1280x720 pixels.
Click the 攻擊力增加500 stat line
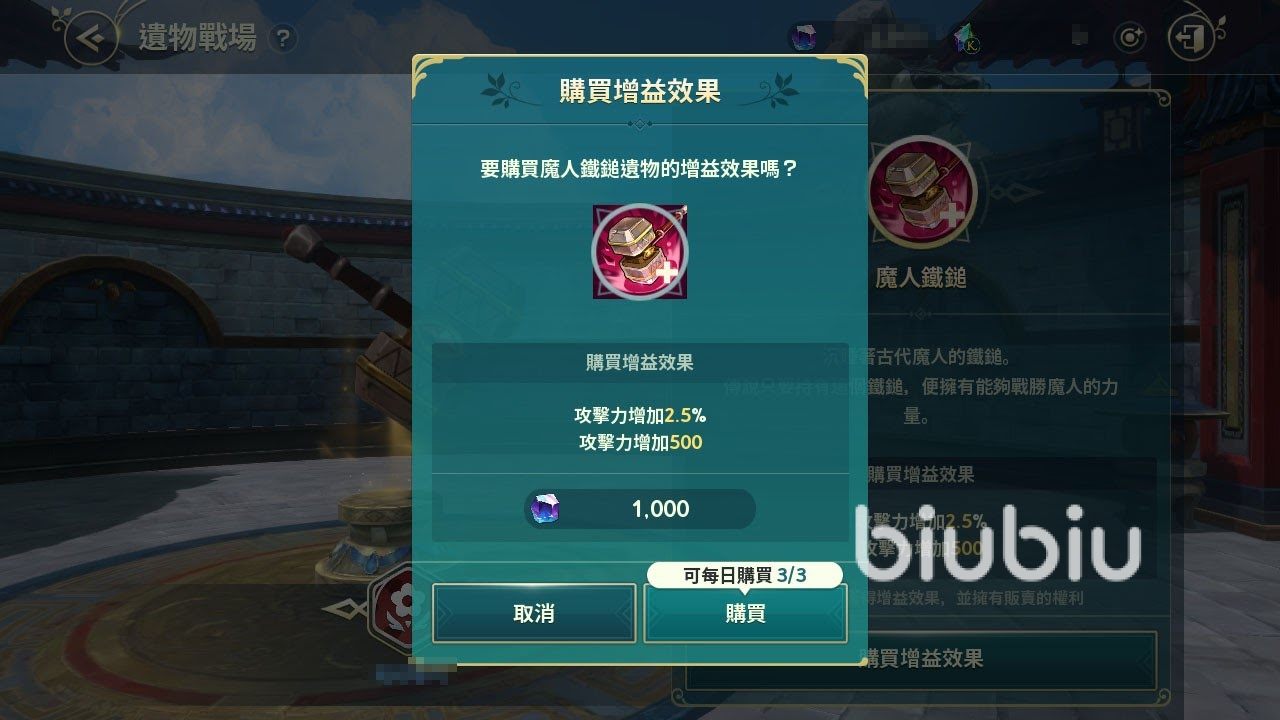coord(639,443)
